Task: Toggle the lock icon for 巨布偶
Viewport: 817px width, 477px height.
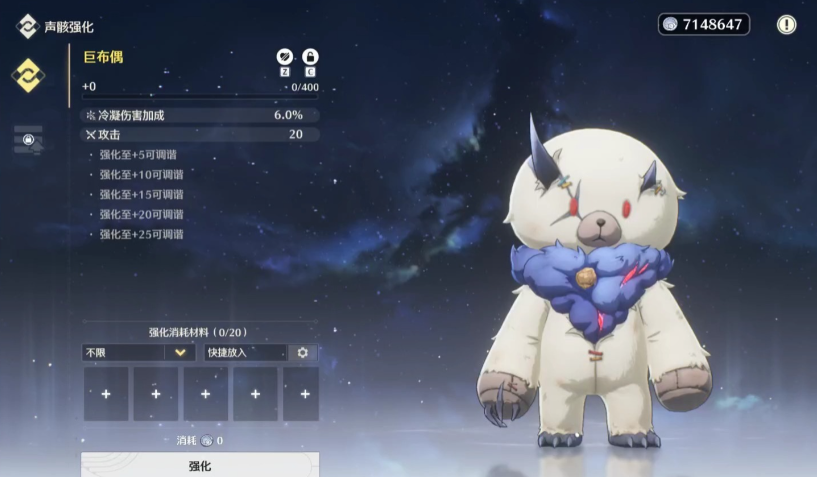Action: [x=310, y=57]
